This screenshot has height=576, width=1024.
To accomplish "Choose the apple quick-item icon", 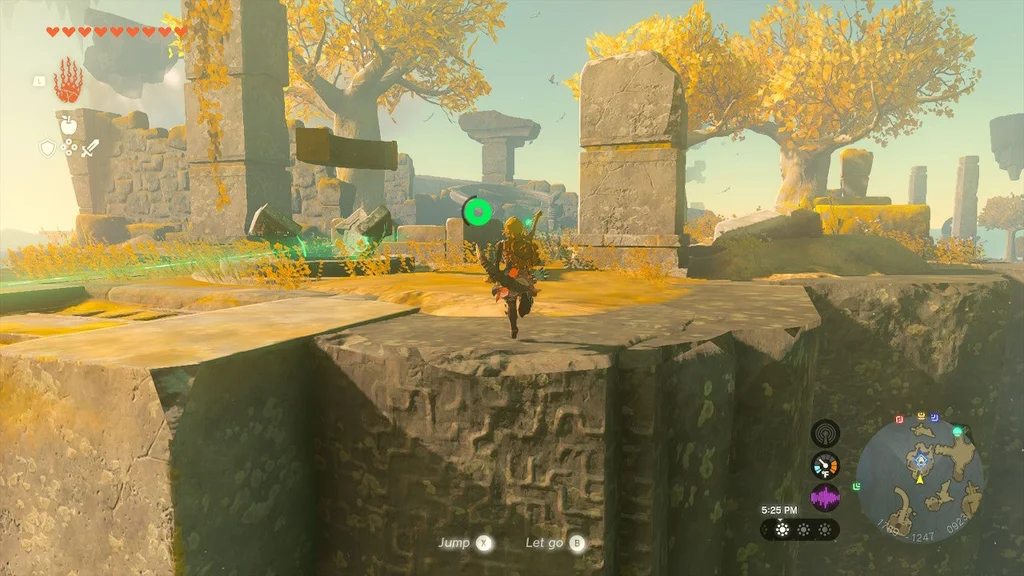I will 68,127.
